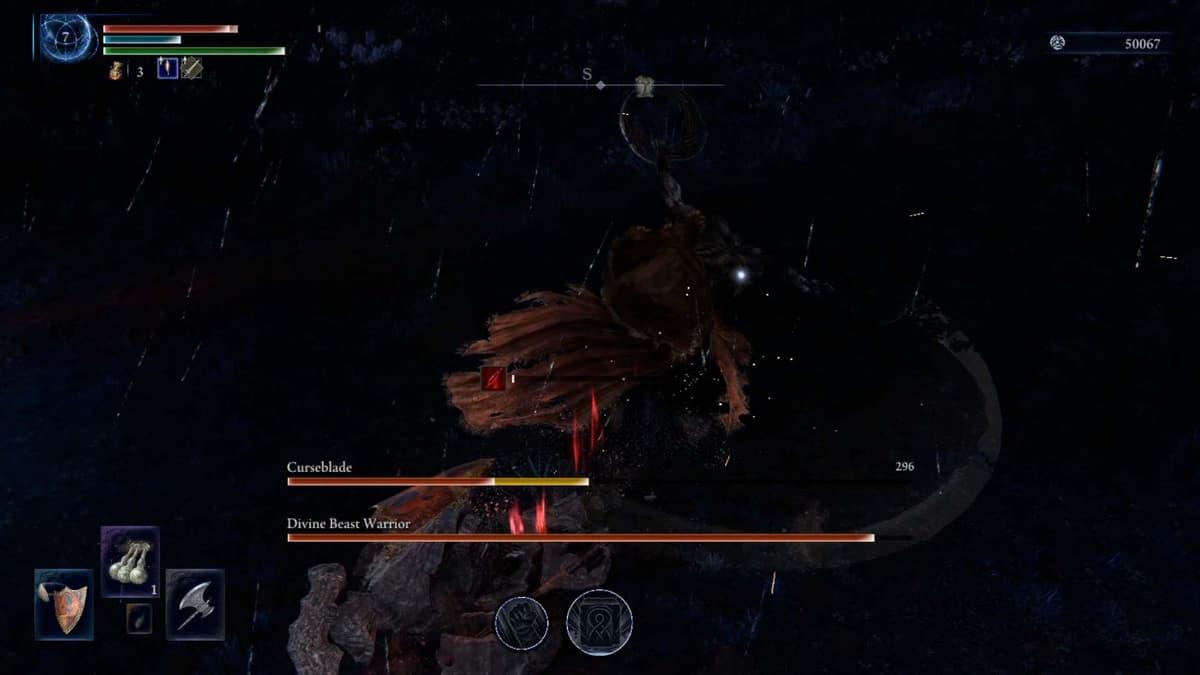Screen dimensions: 1200x675
Task: Select the battle axe weapon slot
Action: point(195,604)
